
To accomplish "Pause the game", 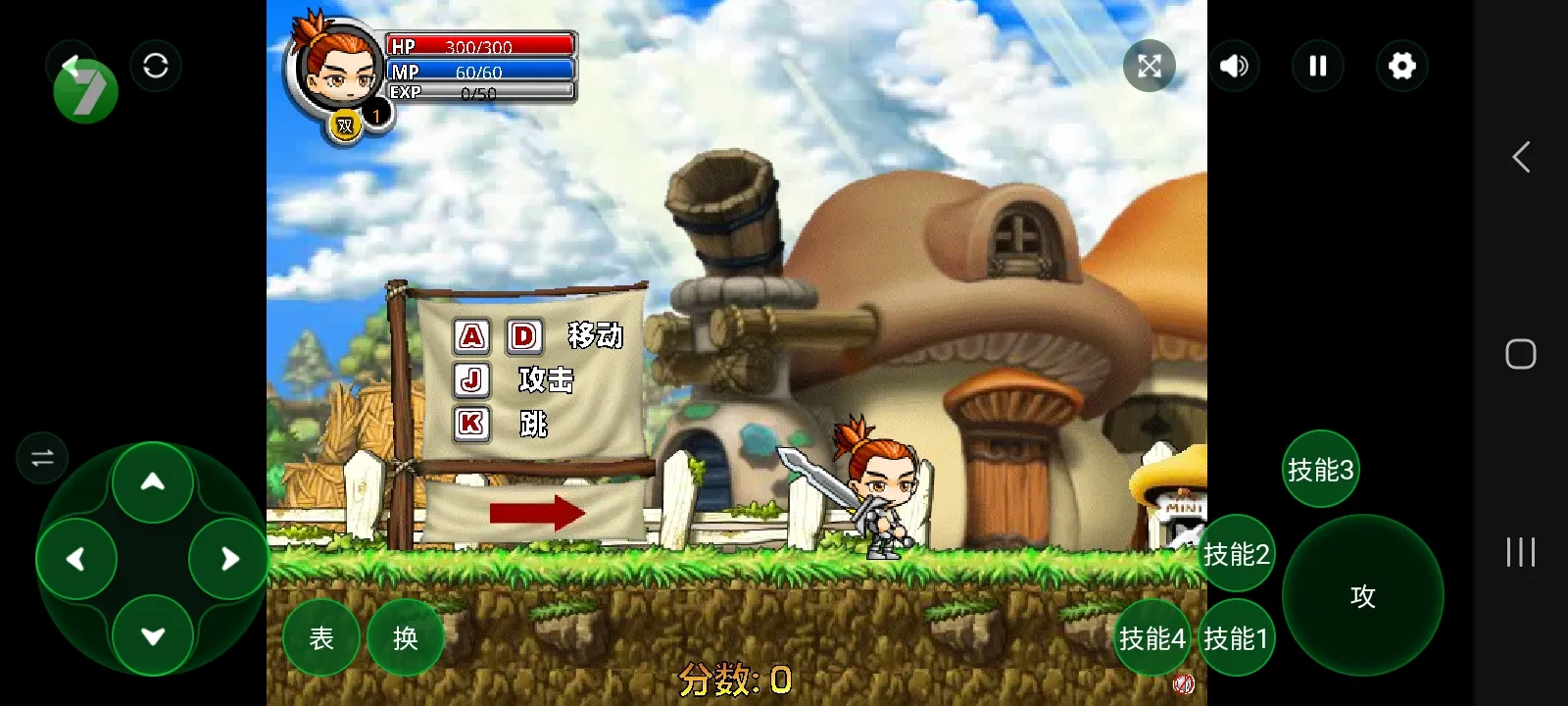I will pyautogui.click(x=1318, y=66).
